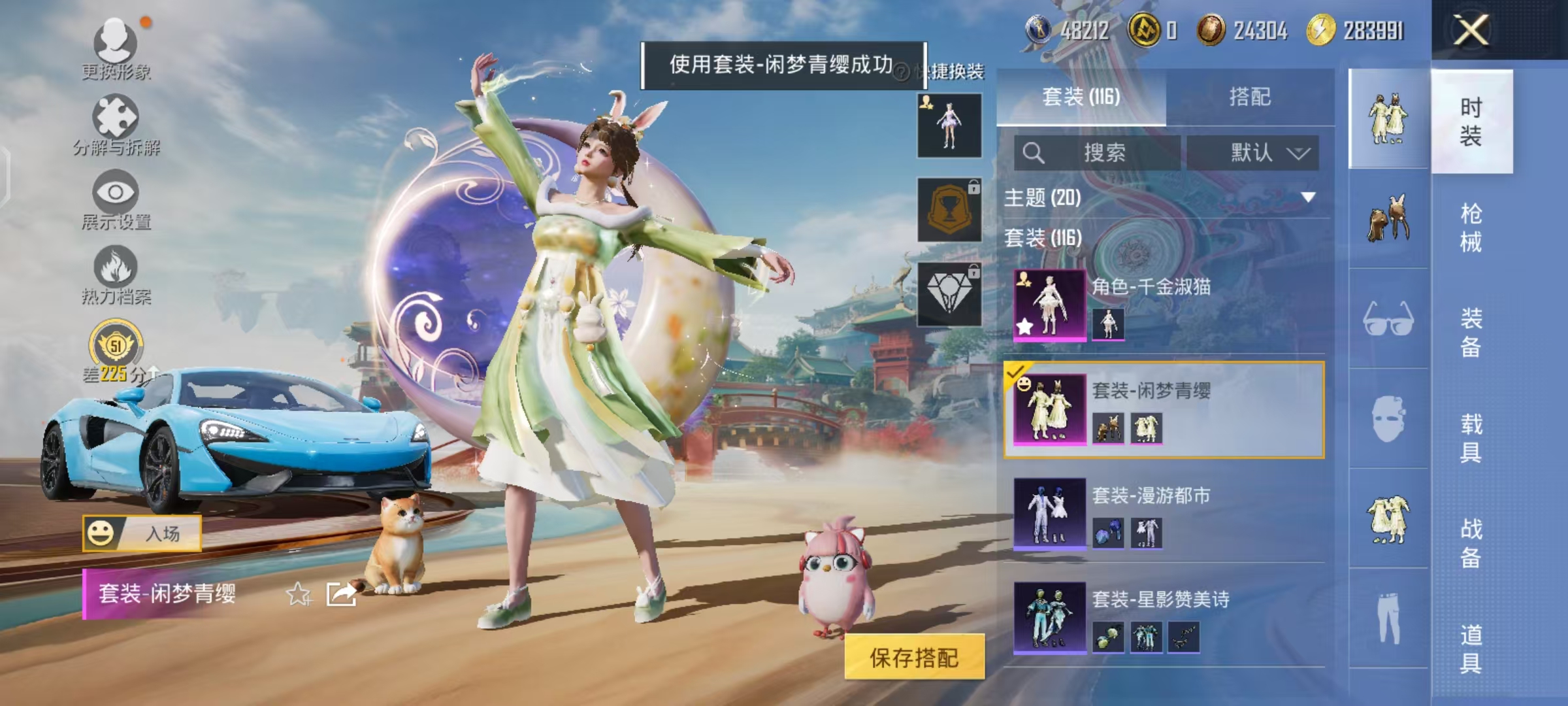Screen dimensions: 1568x706
Task: Click the locked trophy slot
Action: pos(949,210)
